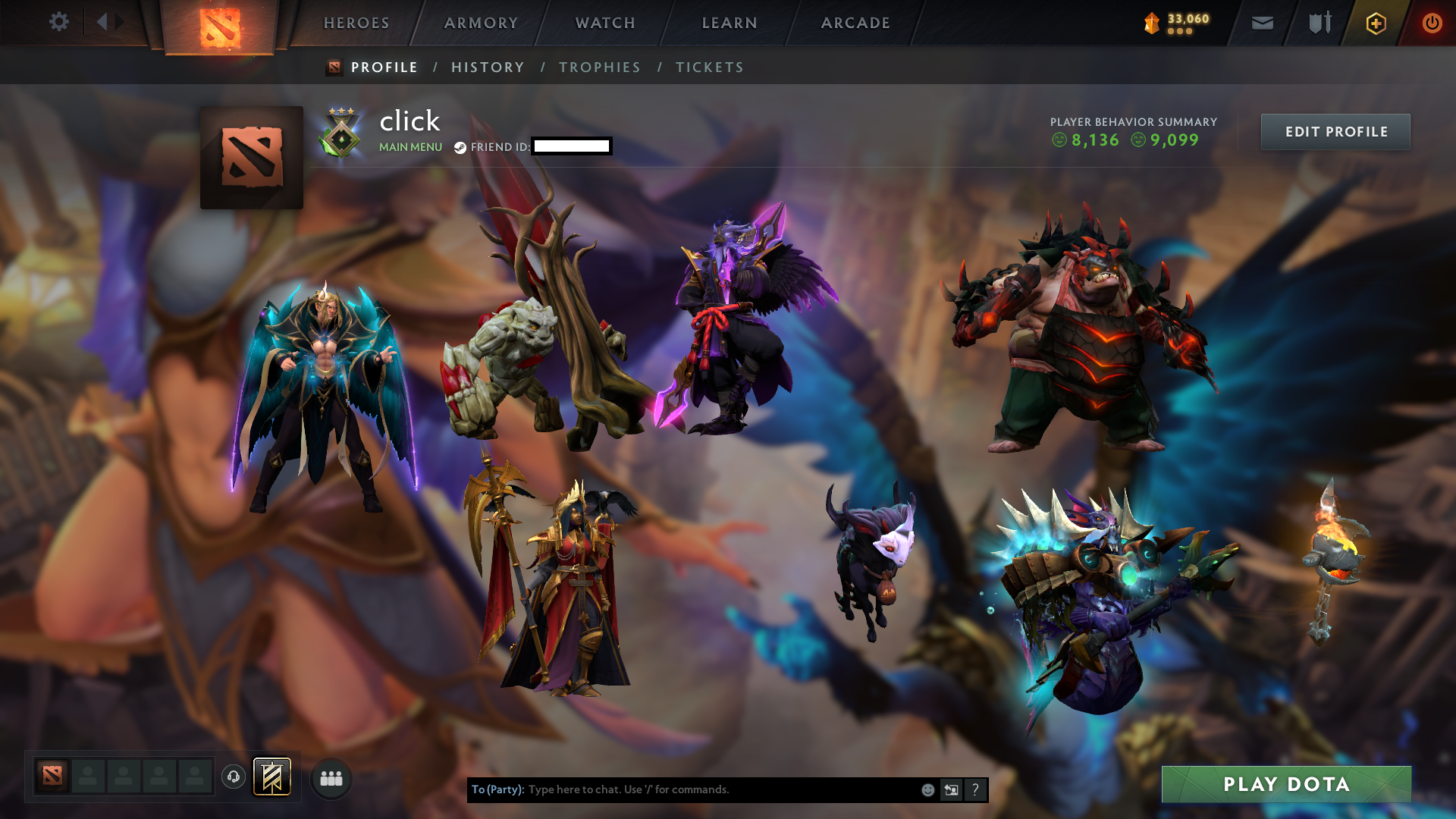Toggle voice chat headset icon near party slots
1456x819 pixels.
point(233,777)
